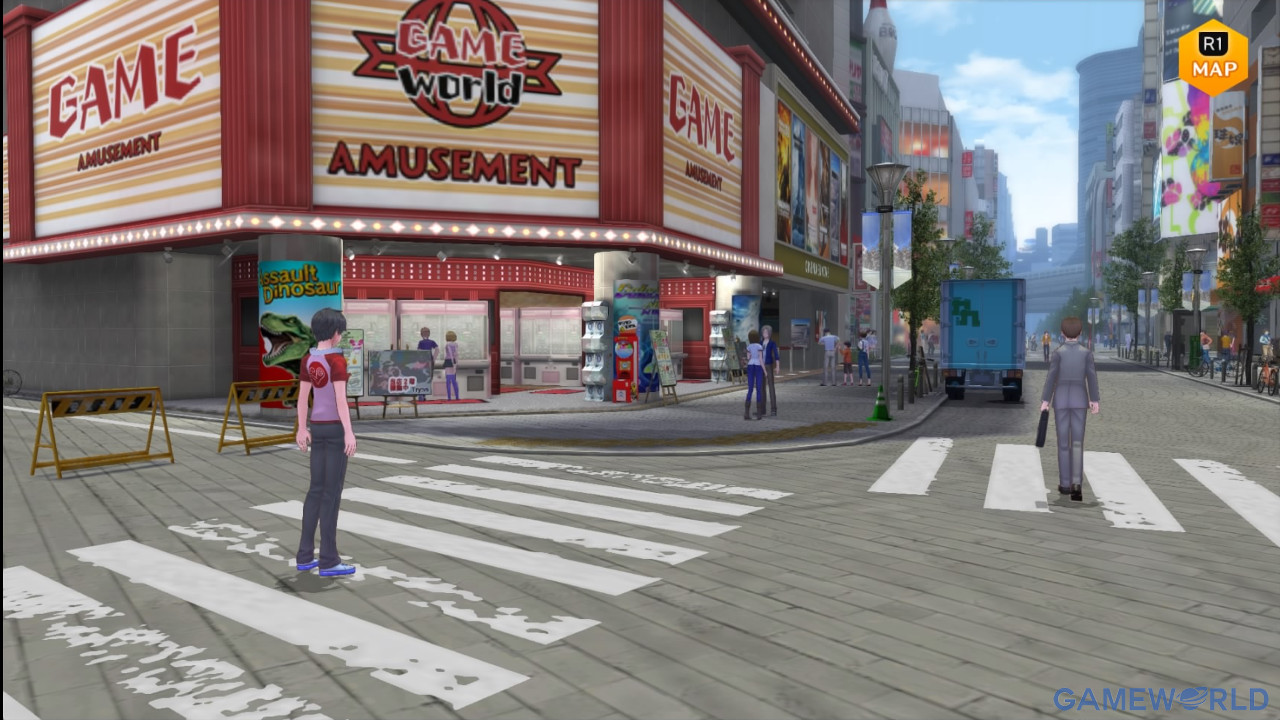Open the map from the orange hexagon icon

[x=1213, y=58]
